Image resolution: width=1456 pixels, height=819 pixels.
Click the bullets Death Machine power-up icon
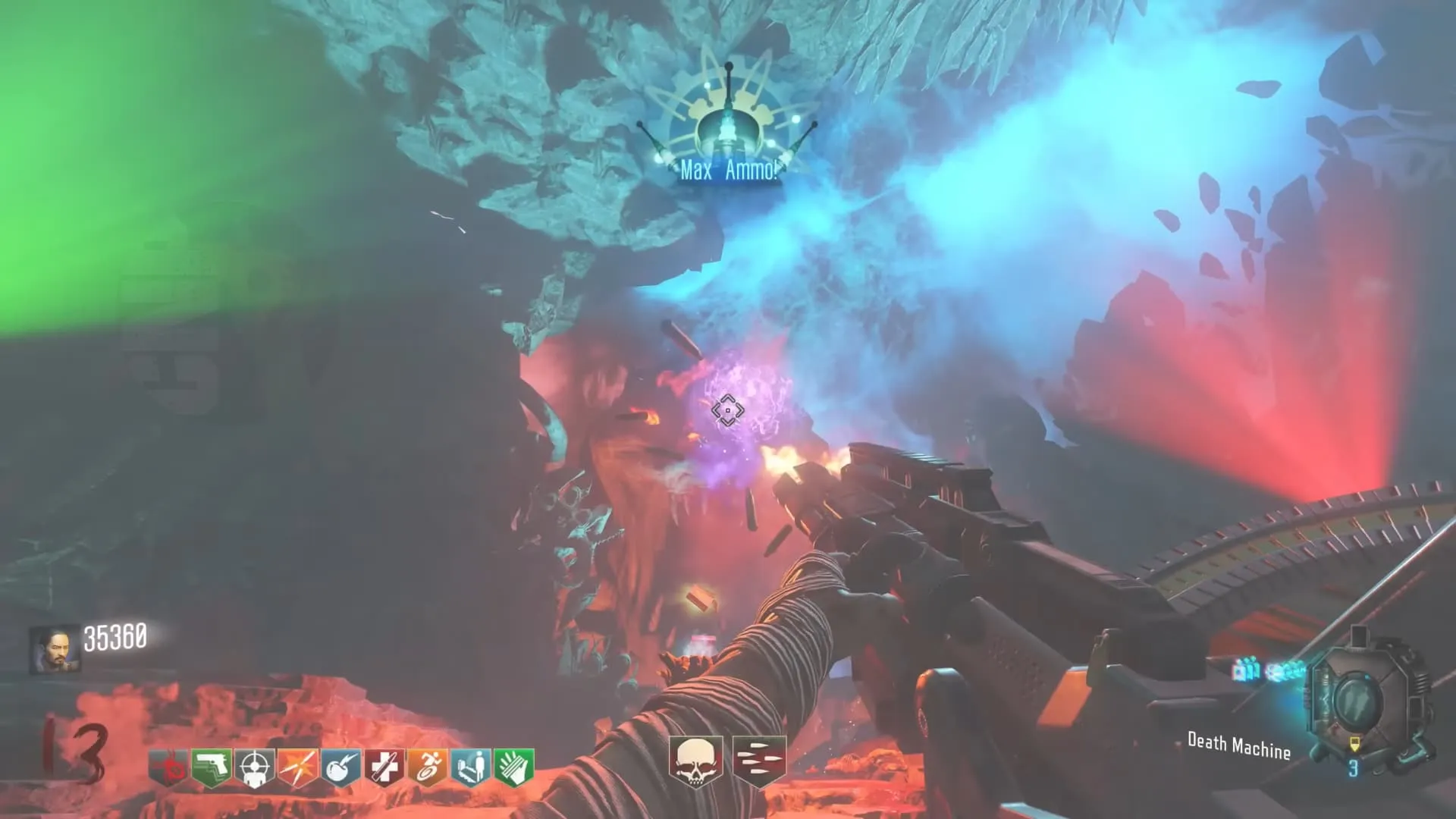(759, 760)
